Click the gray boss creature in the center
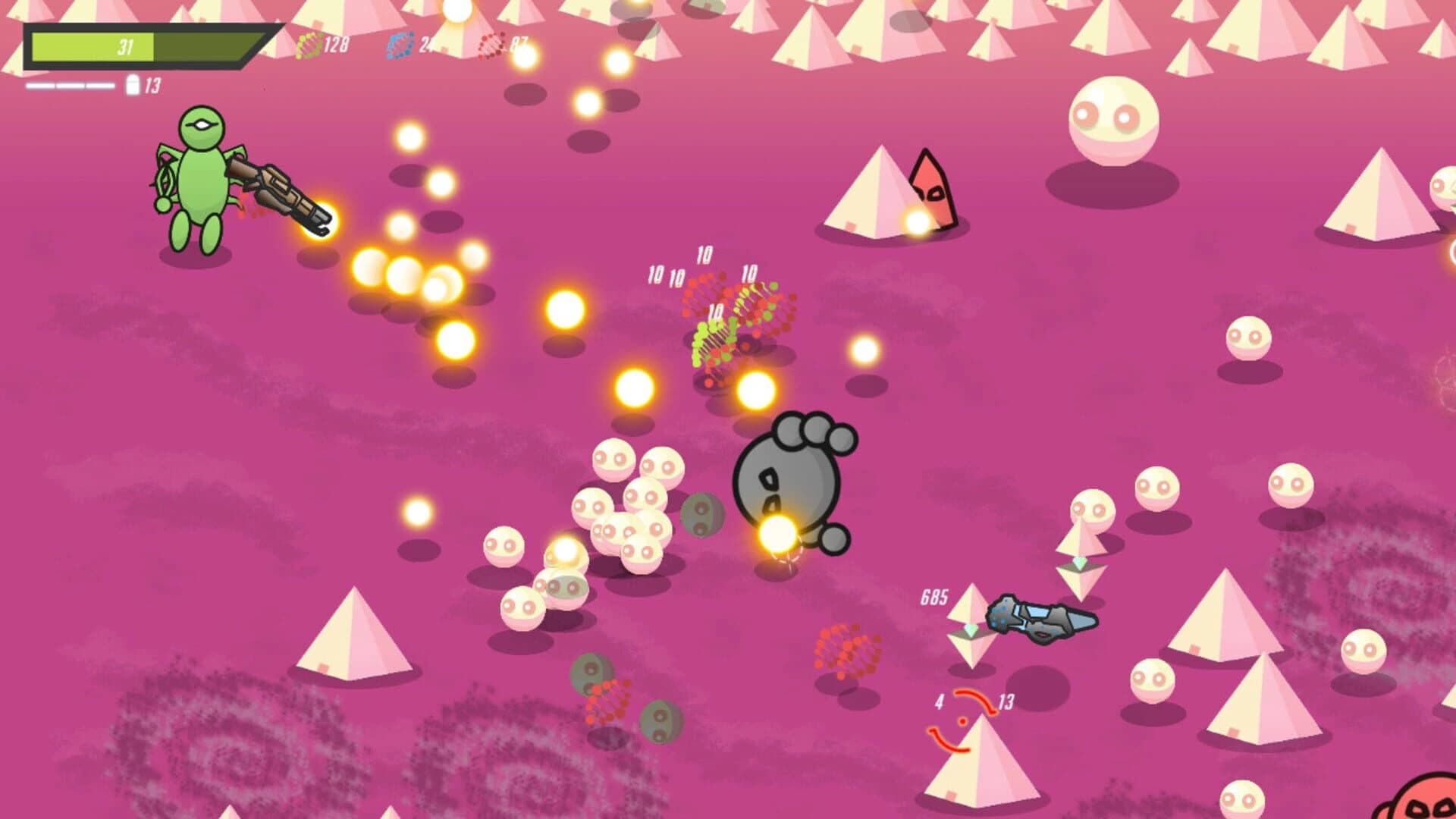This screenshot has width=1456, height=819. 789,485
